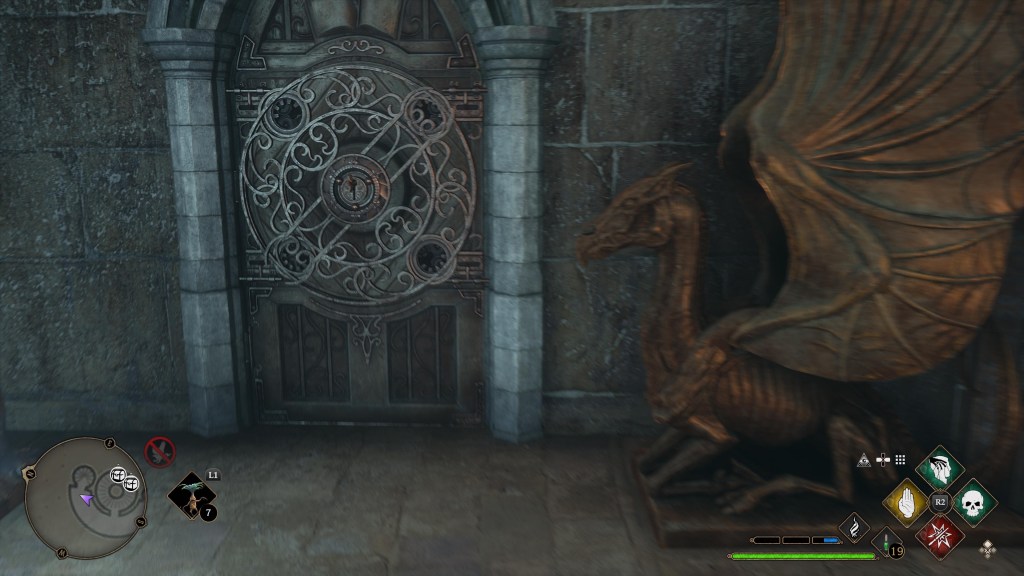Viewport: 1024px width, 576px height.
Task: Click the Revelio eye-in-pyramid icon
Action: pyautogui.click(x=863, y=459)
